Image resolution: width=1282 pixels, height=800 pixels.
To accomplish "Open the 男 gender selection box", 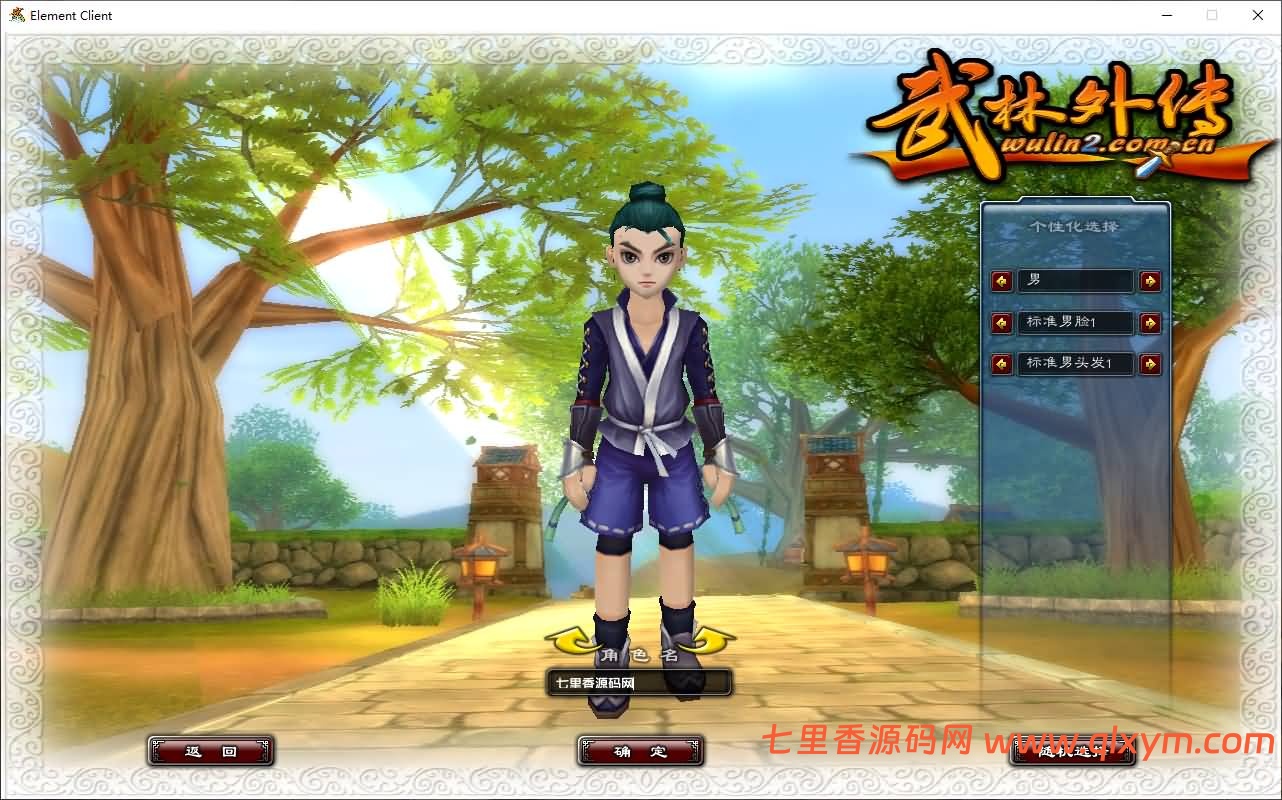I will point(1075,281).
